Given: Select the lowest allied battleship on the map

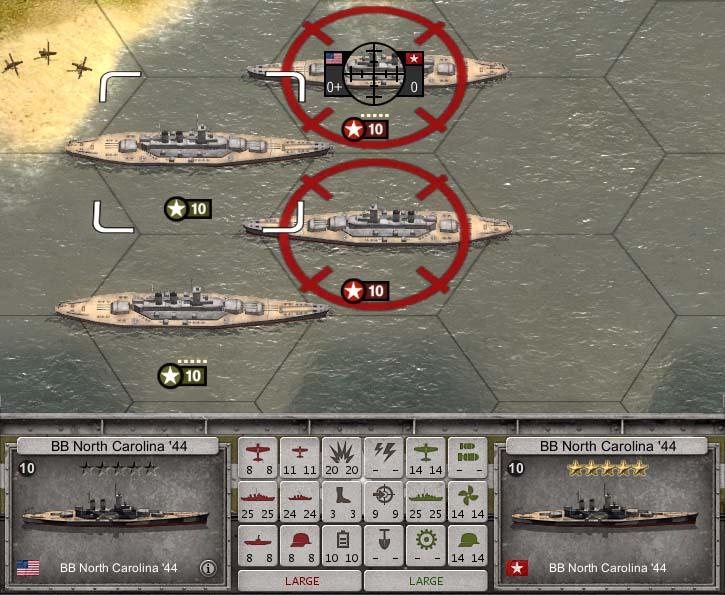Looking at the screenshot, I should coord(192,307).
